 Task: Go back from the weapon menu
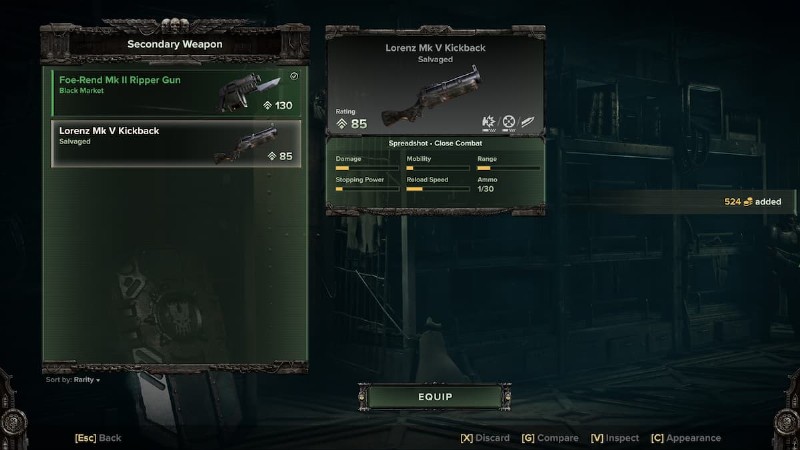[x=98, y=438]
